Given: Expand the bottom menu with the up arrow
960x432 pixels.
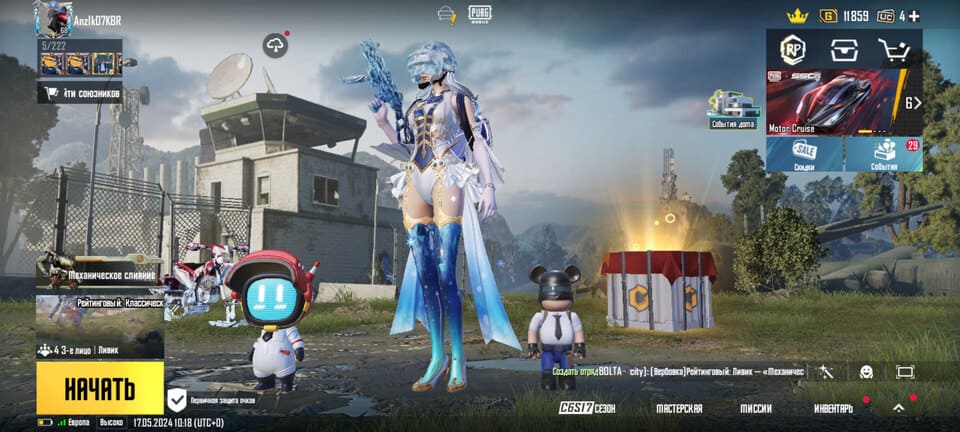Looking at the screenshot, I should click(898, 408).
